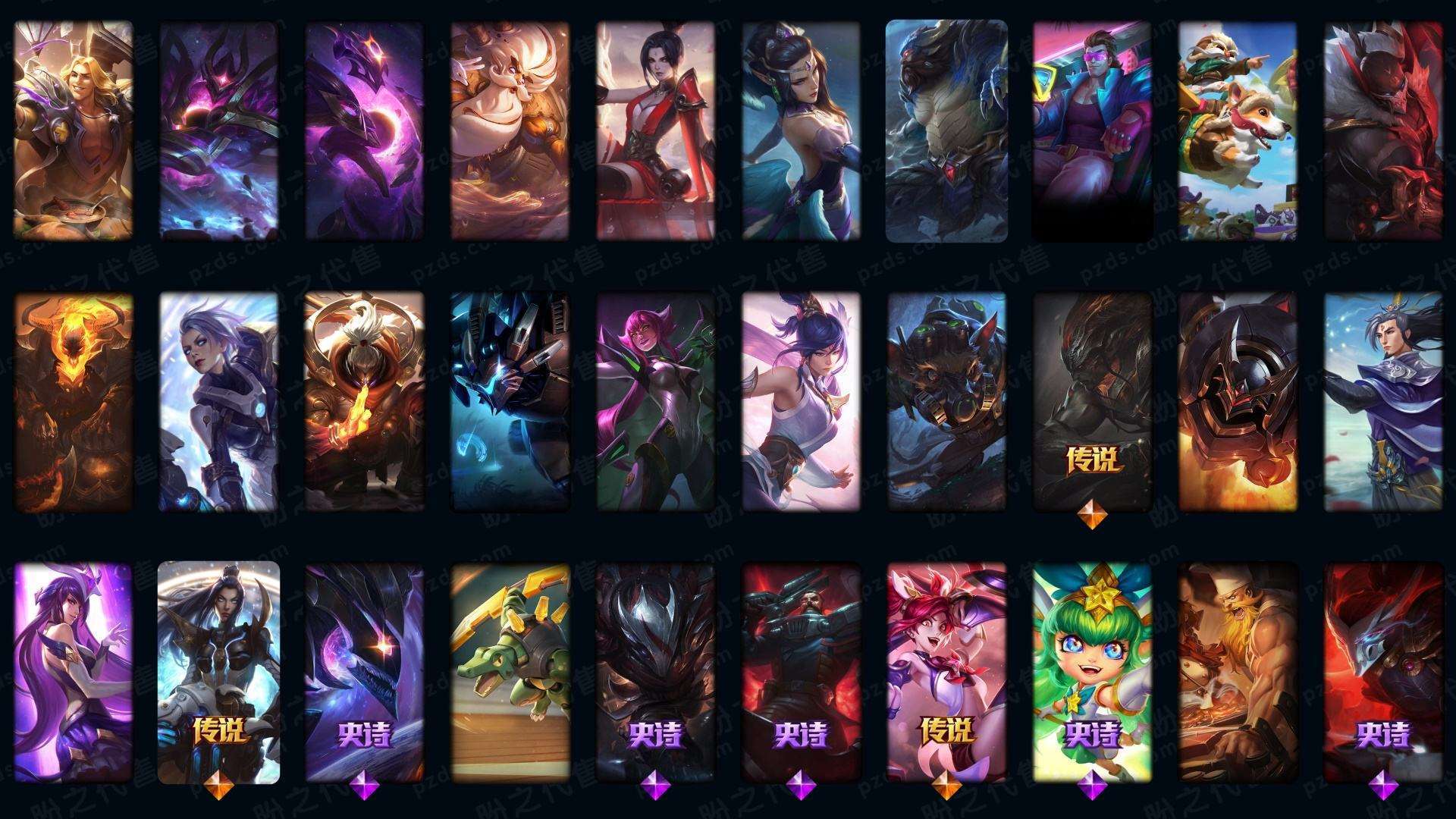
Task: Select the black-haired woman in red armor card
Action: click(655, 130)
